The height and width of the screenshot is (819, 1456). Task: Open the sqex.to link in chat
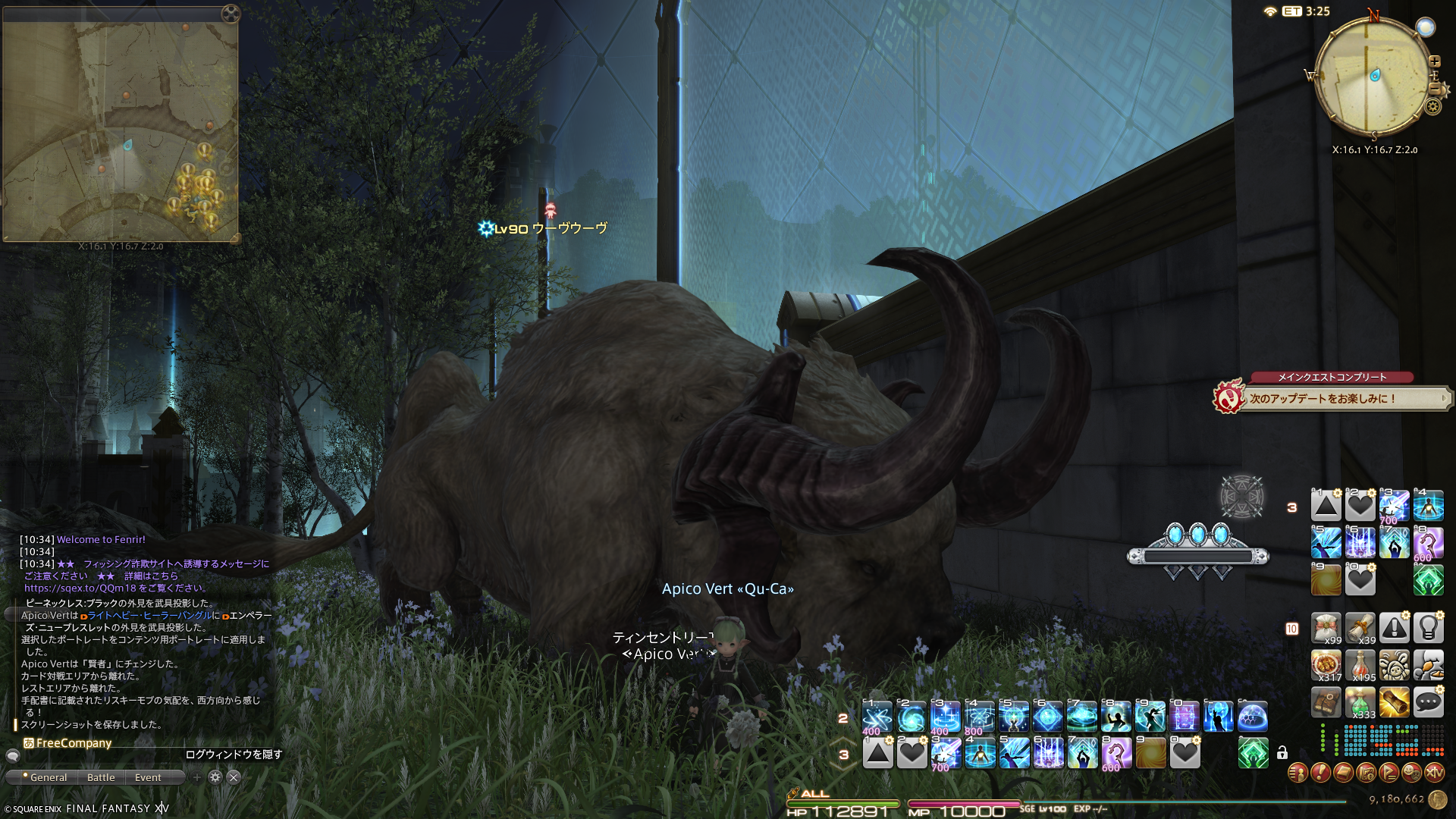tap(80, 588)
